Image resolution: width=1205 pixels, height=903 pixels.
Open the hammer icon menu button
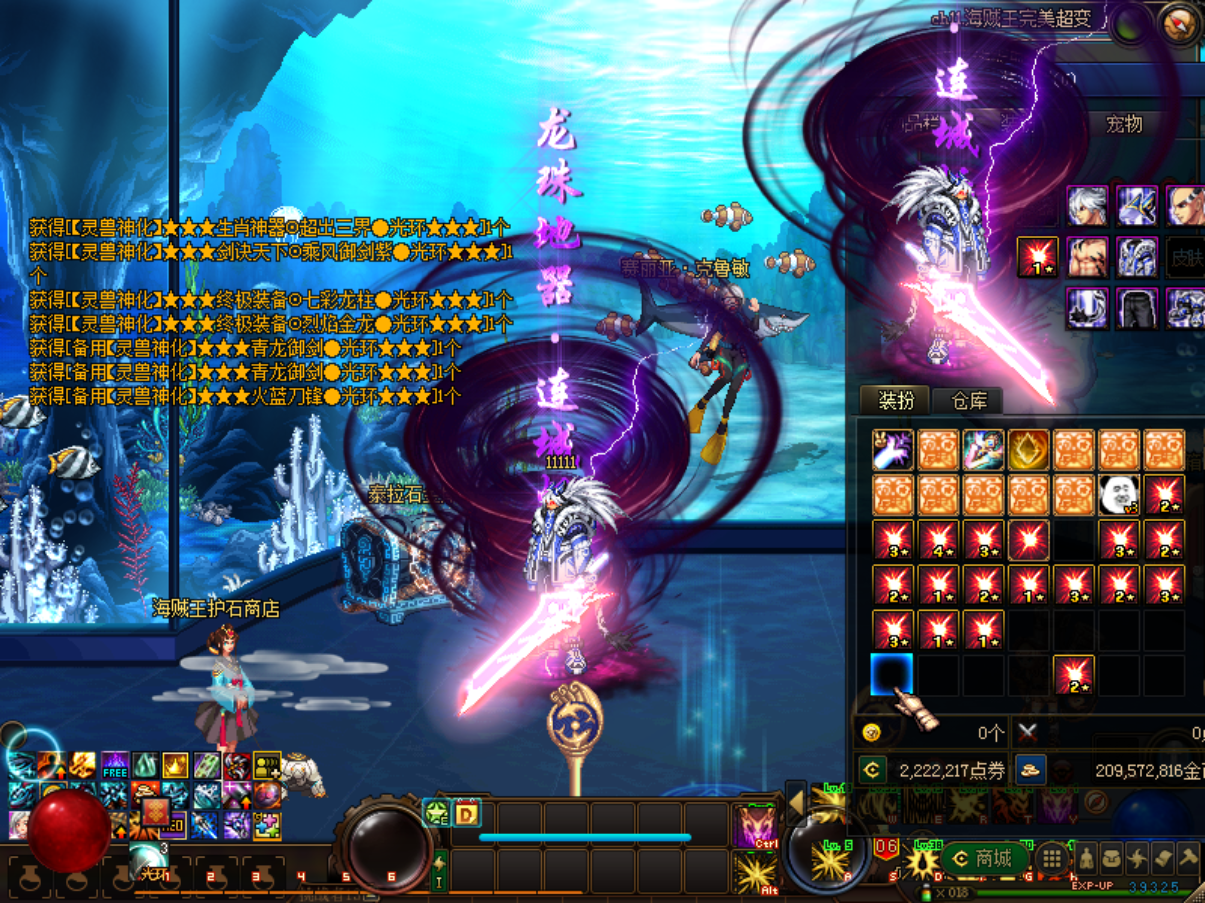[1188, 858]
